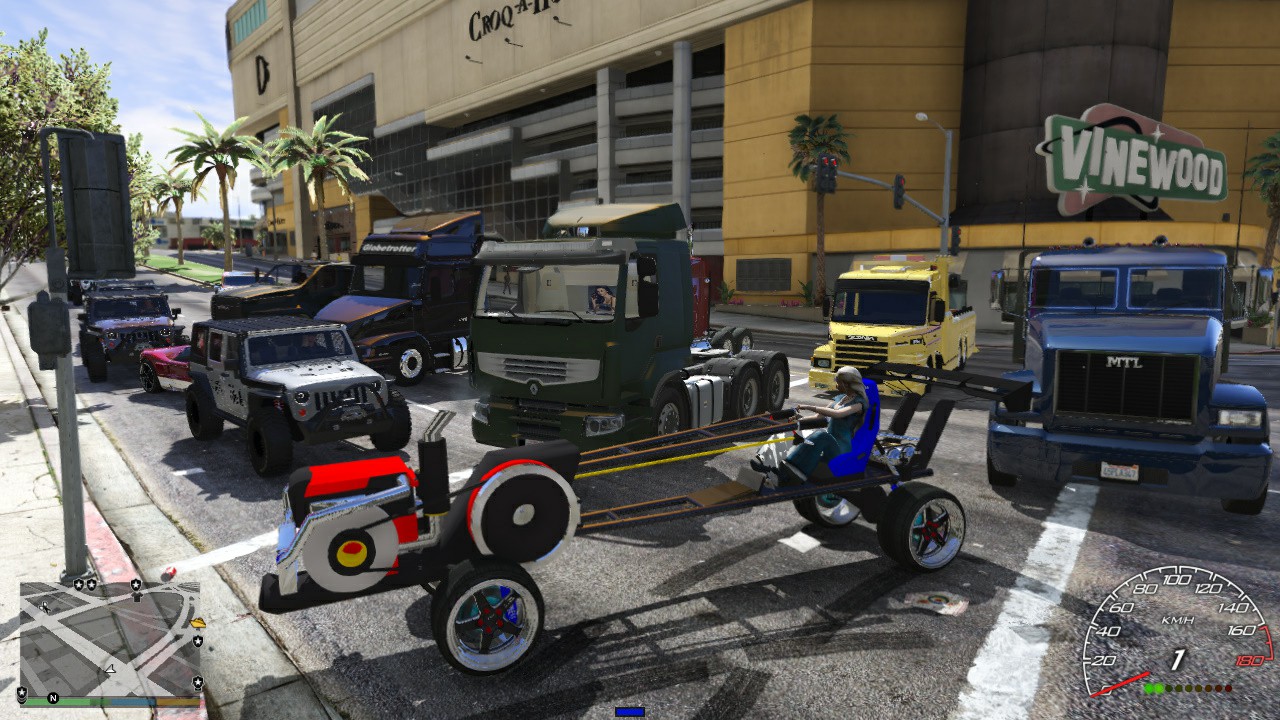Viewport: 1280px width, 720px height.
Task: Click the street minimap
Action: coord(110,640)
